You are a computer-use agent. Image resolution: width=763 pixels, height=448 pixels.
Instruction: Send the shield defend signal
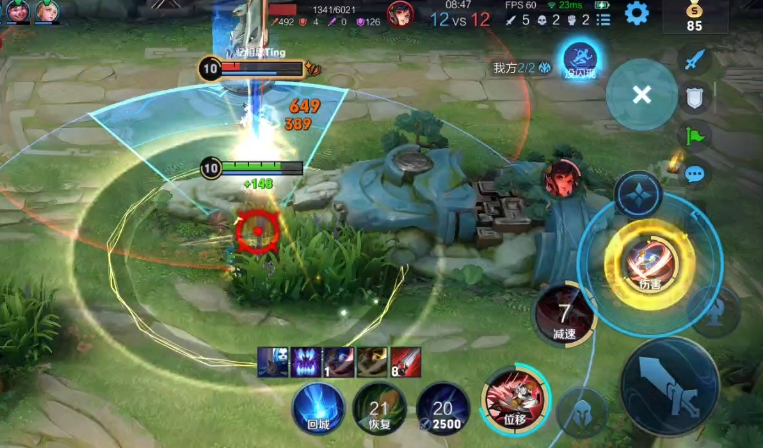(693, 97)
